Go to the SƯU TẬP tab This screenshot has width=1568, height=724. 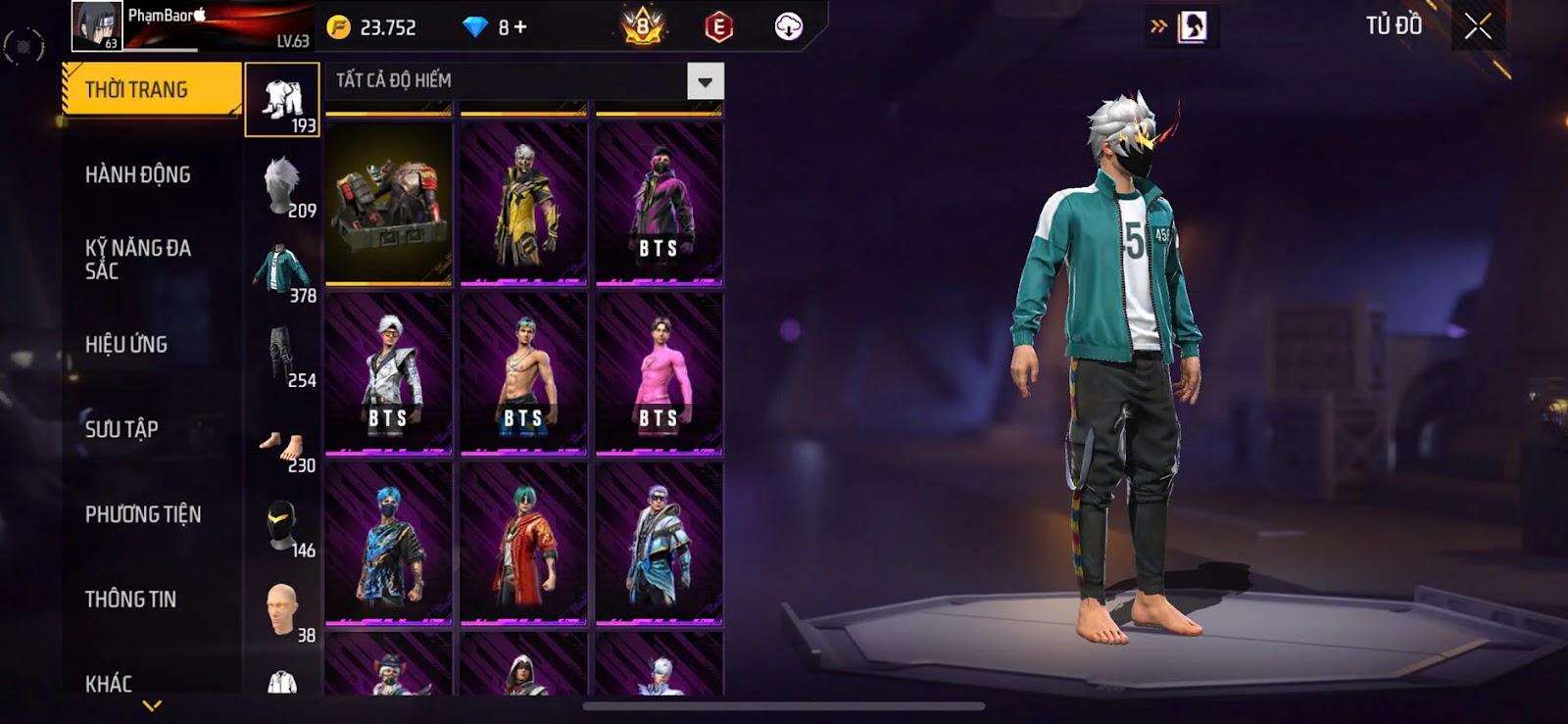tap(122, 429)
